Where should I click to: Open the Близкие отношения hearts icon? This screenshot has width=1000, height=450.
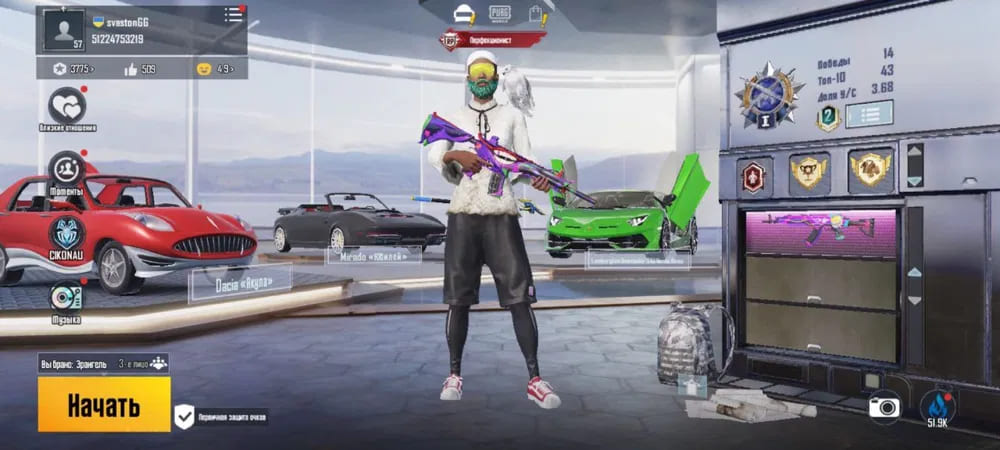click(x=67, y=105)
